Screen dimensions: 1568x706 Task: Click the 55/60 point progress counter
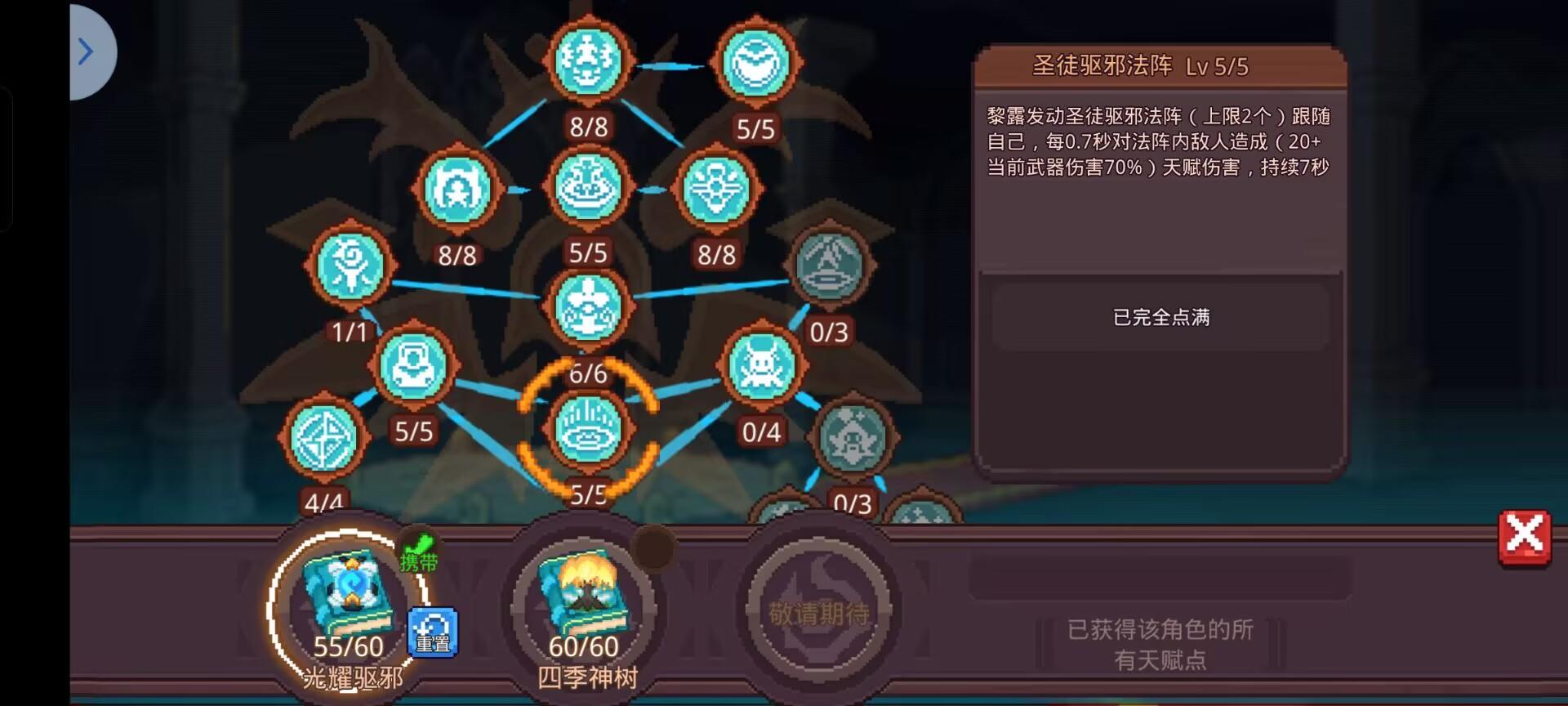coord(350,647)
